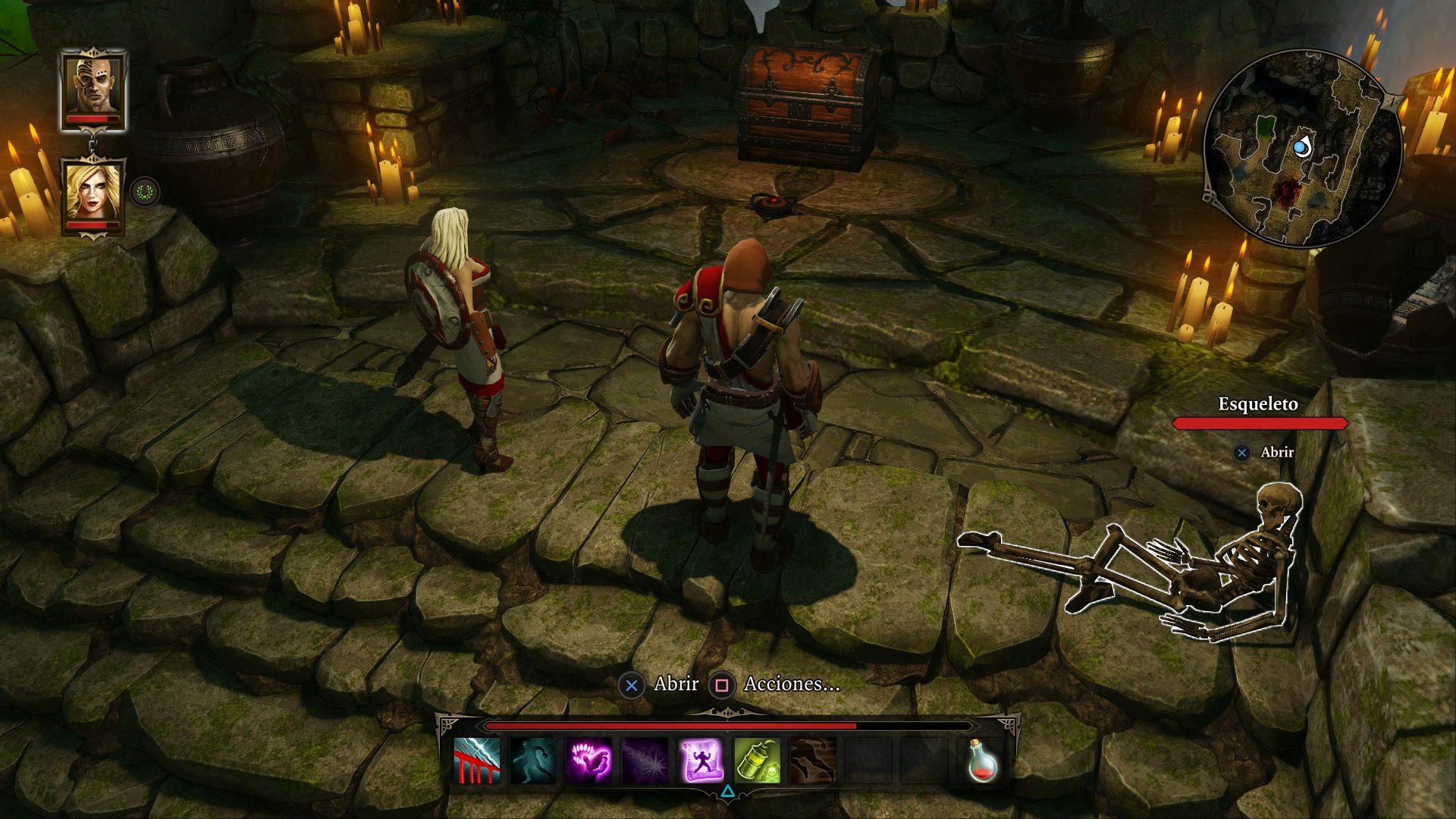Click the Esqueleto name label

(1258, 404)
